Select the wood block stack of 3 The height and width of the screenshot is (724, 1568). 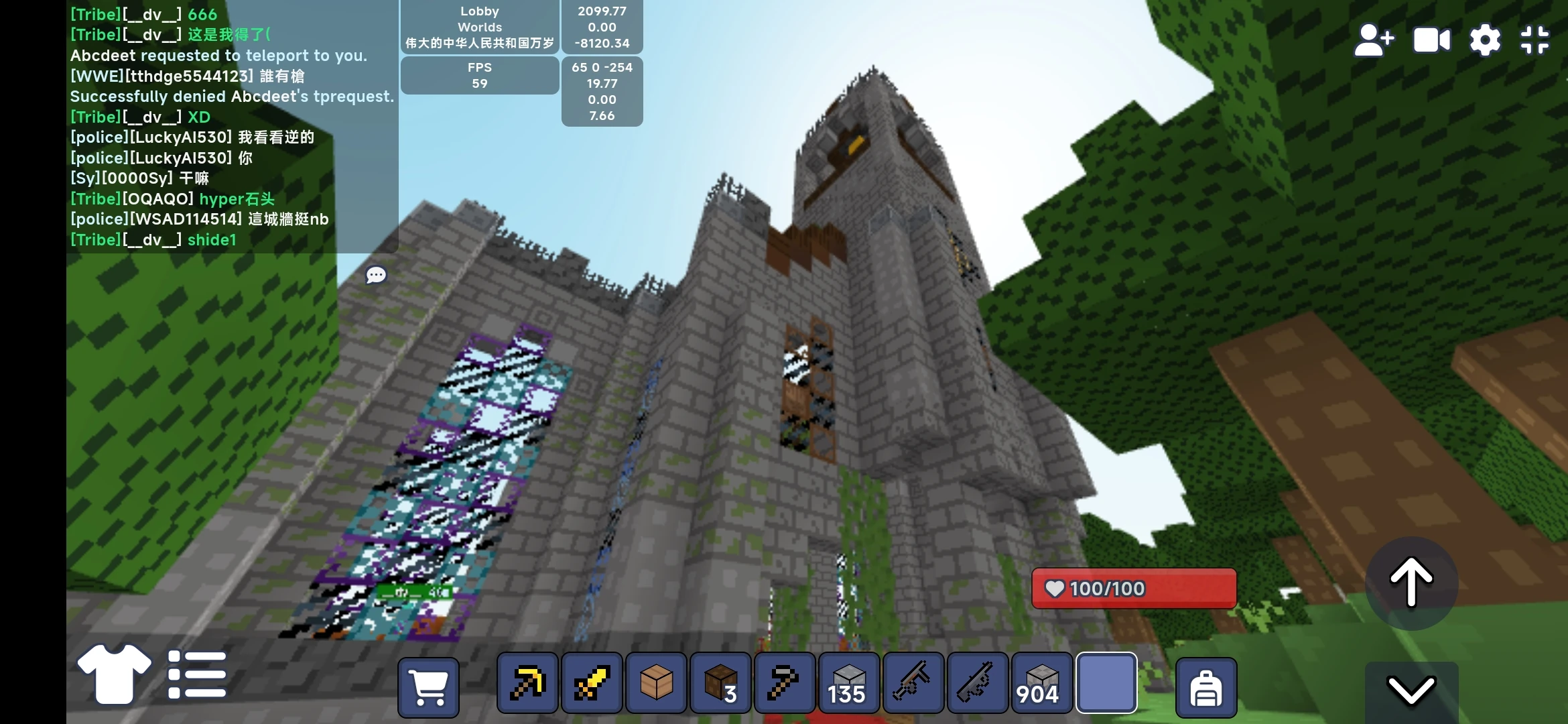click(x=720, y=683)
